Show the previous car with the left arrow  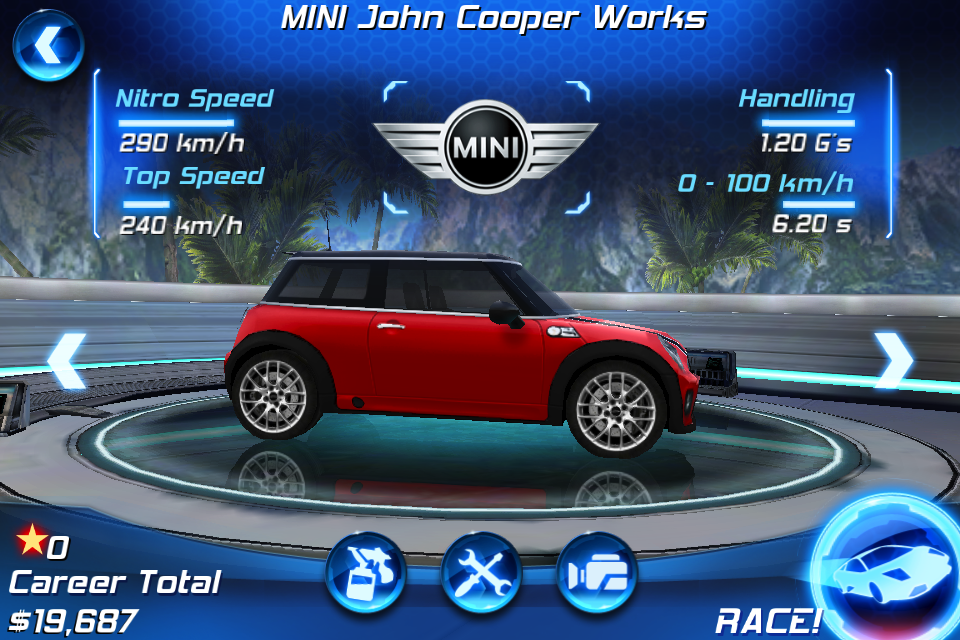66,360
